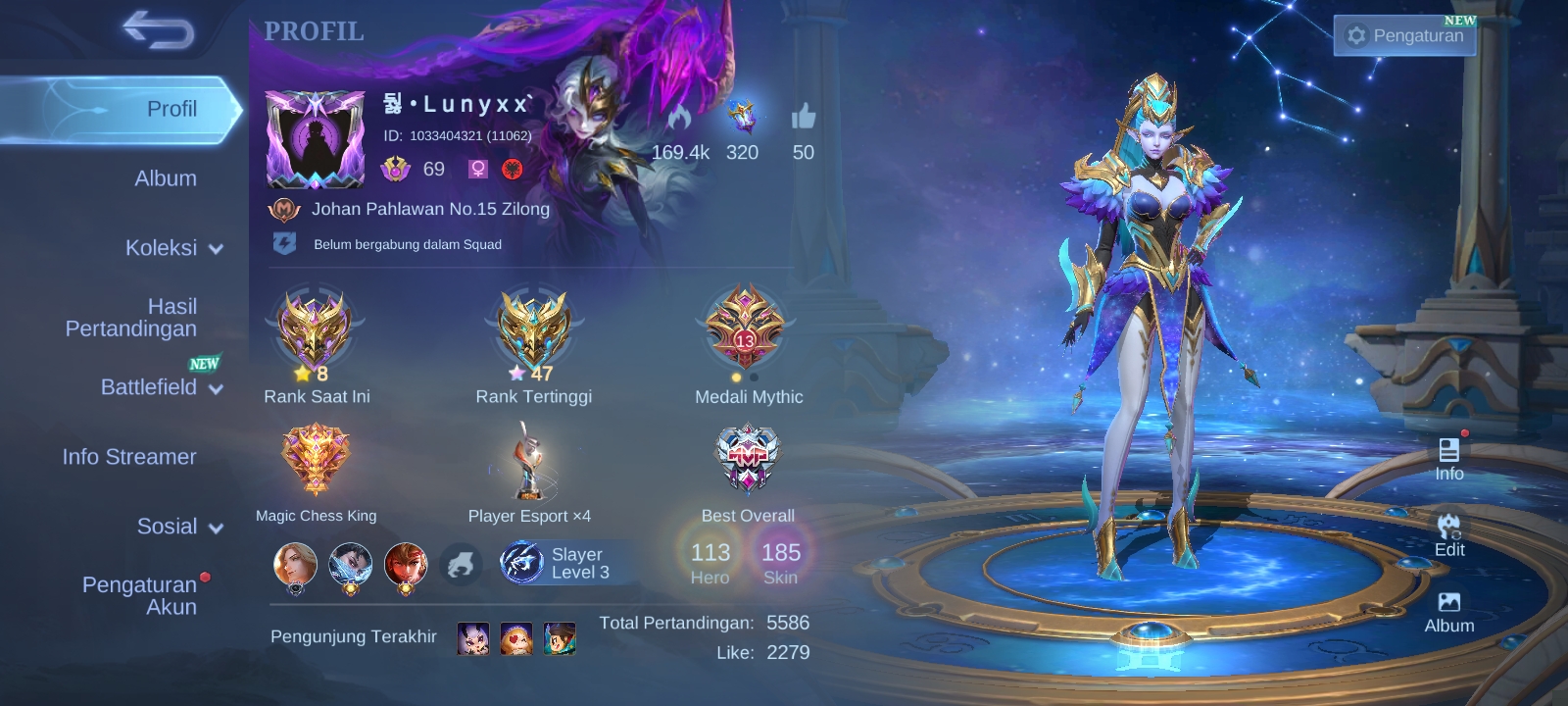This screenshot has width=1568, height=706.
Task: Show the Info Streamer page
Action: (x=129, y=457)
